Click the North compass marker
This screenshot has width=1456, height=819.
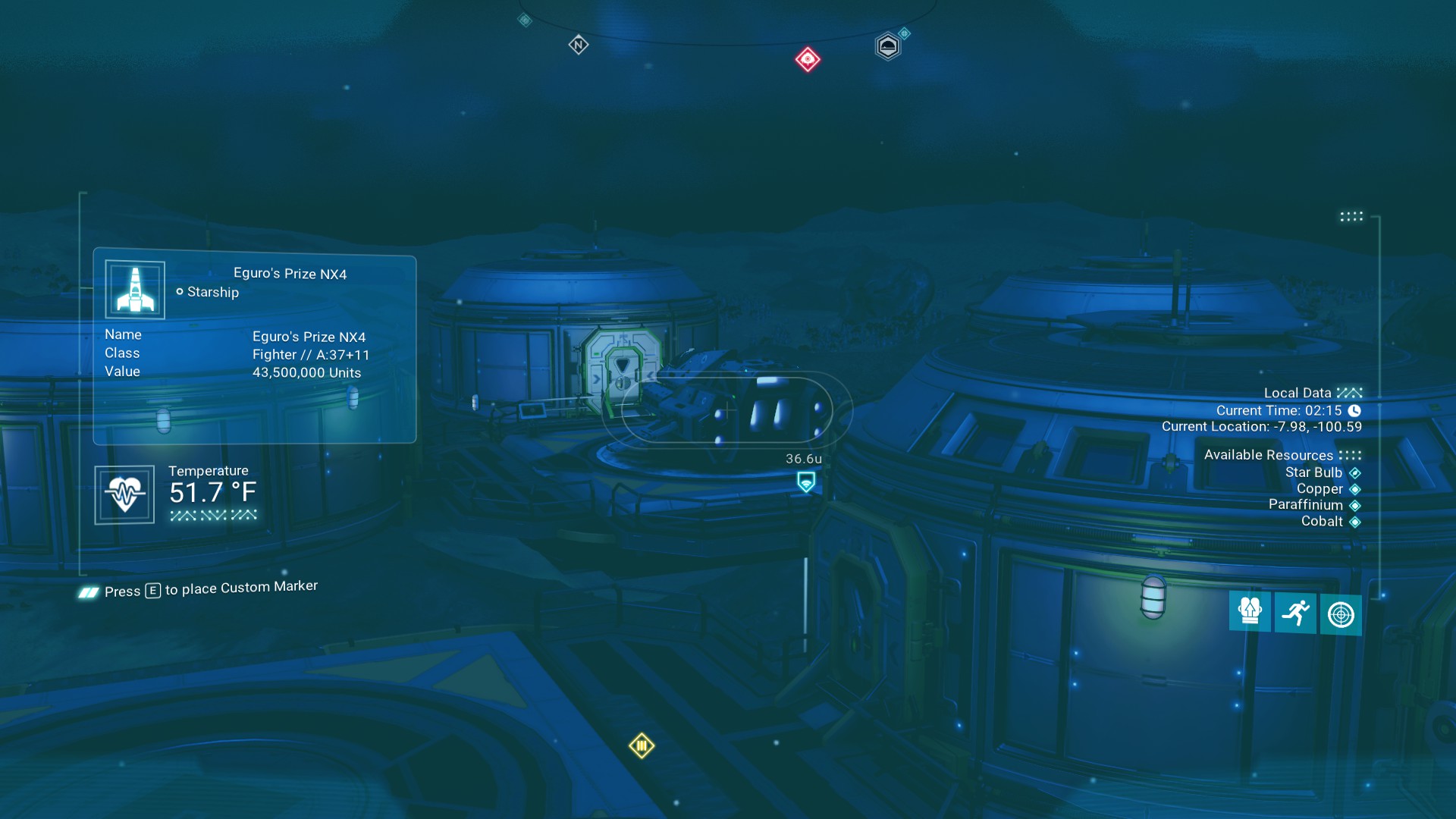(579, 45)
